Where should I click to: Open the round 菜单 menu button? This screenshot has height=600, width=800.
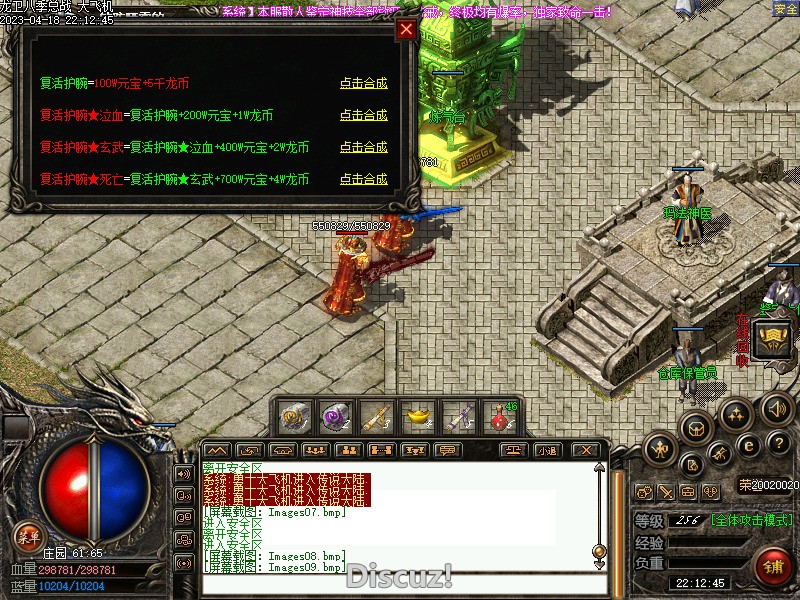(27, 535)
